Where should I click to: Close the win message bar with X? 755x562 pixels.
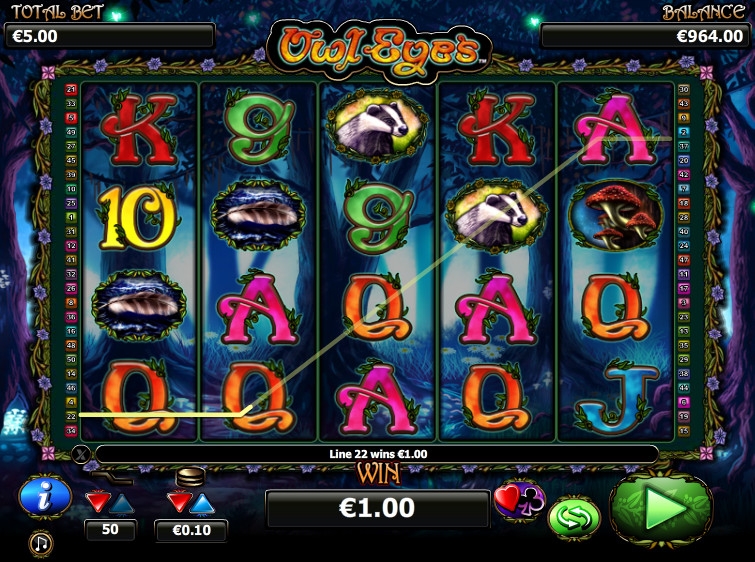(x=82, y=454)
